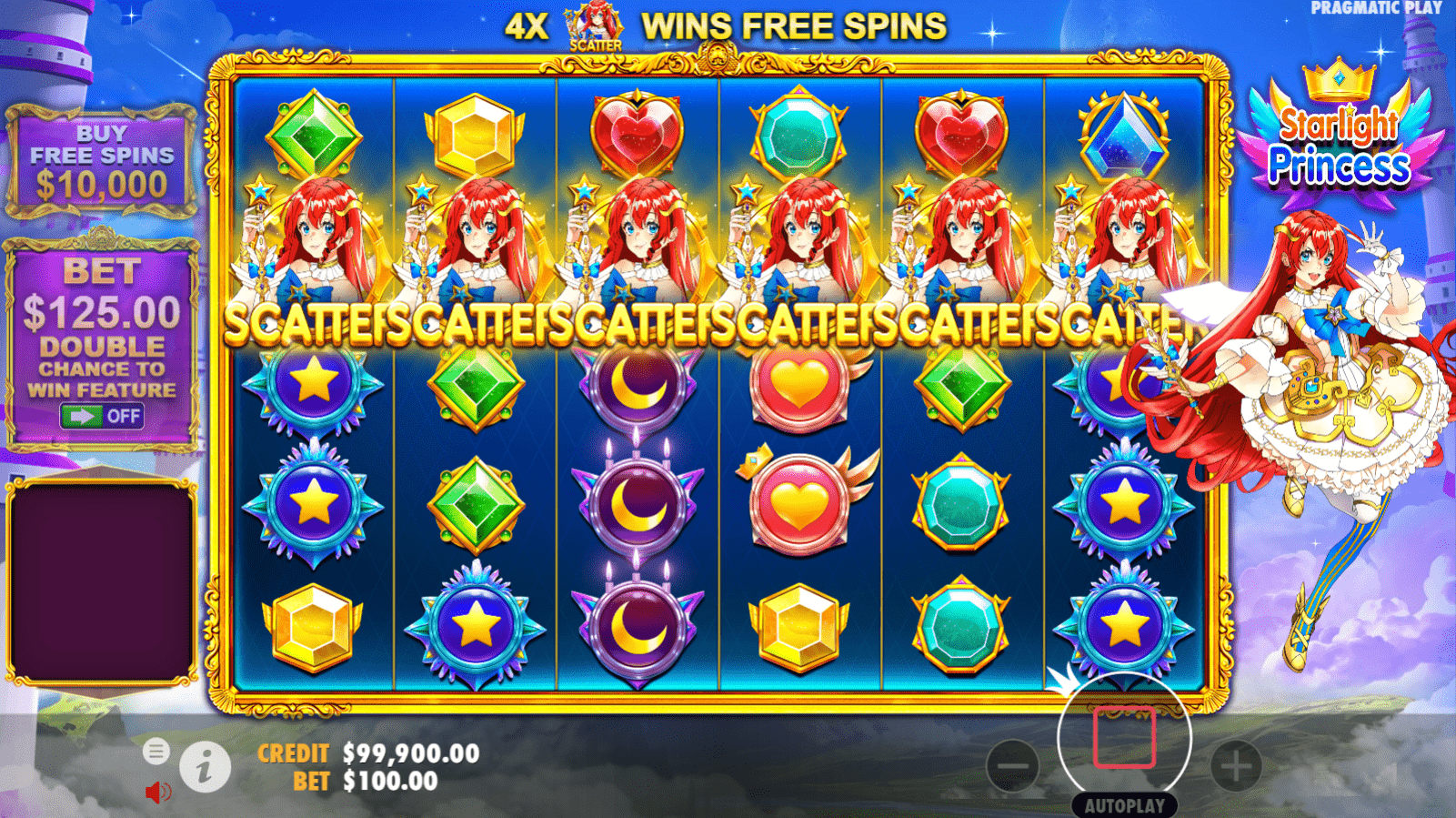Open the game menu via hamburger icon

[158, 752]
